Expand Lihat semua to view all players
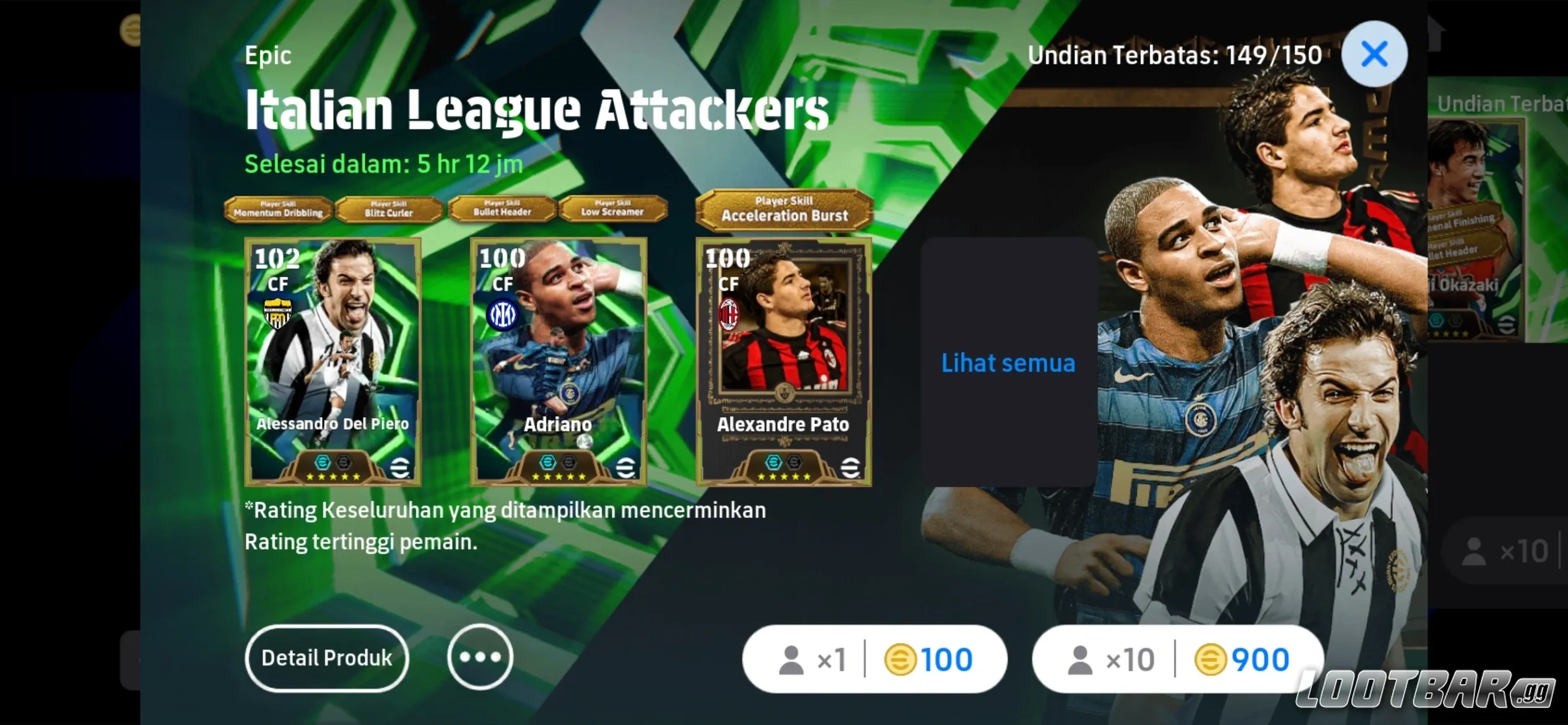Viewport: 1568px width, 725px height. 1008,363
